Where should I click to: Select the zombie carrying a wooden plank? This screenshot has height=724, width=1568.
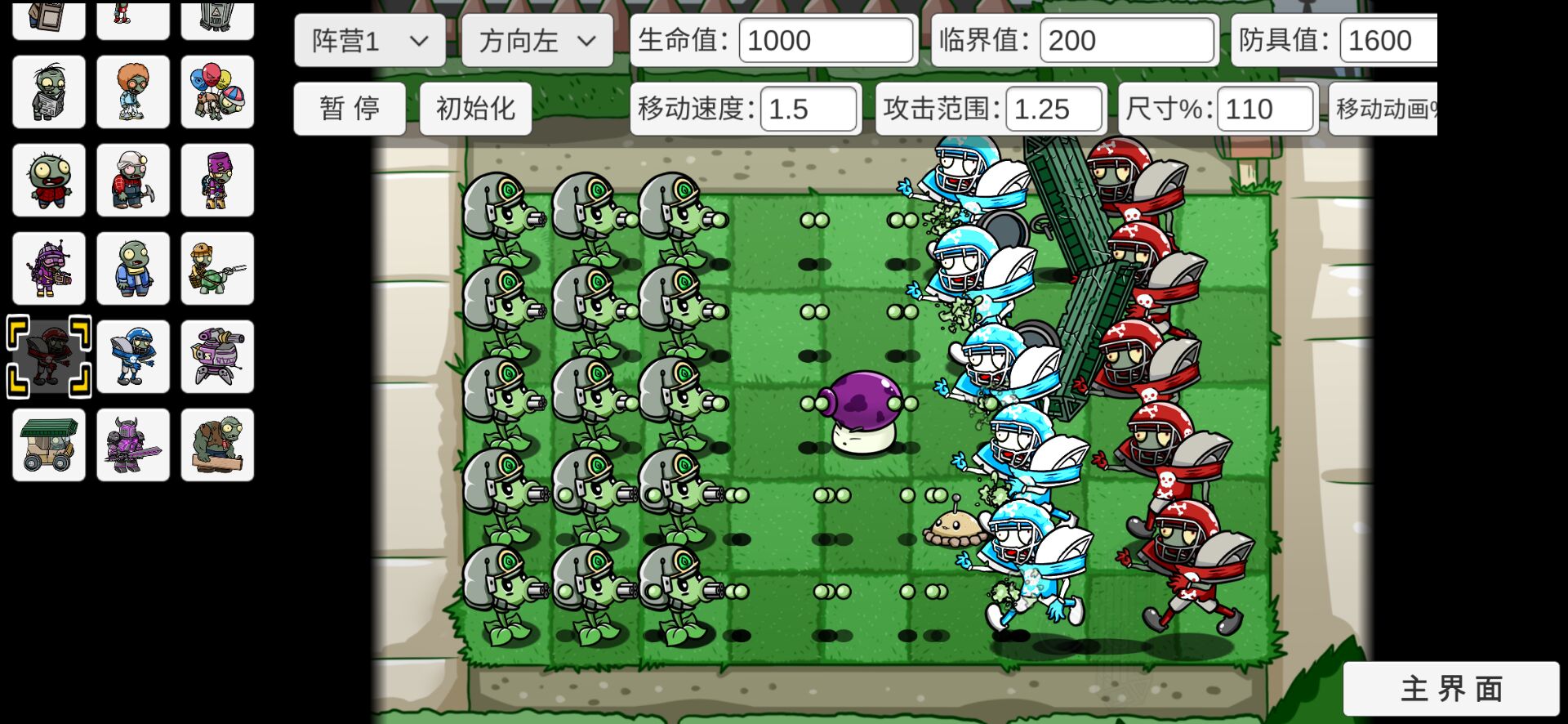pyautogui.click(x=217, y=445)
